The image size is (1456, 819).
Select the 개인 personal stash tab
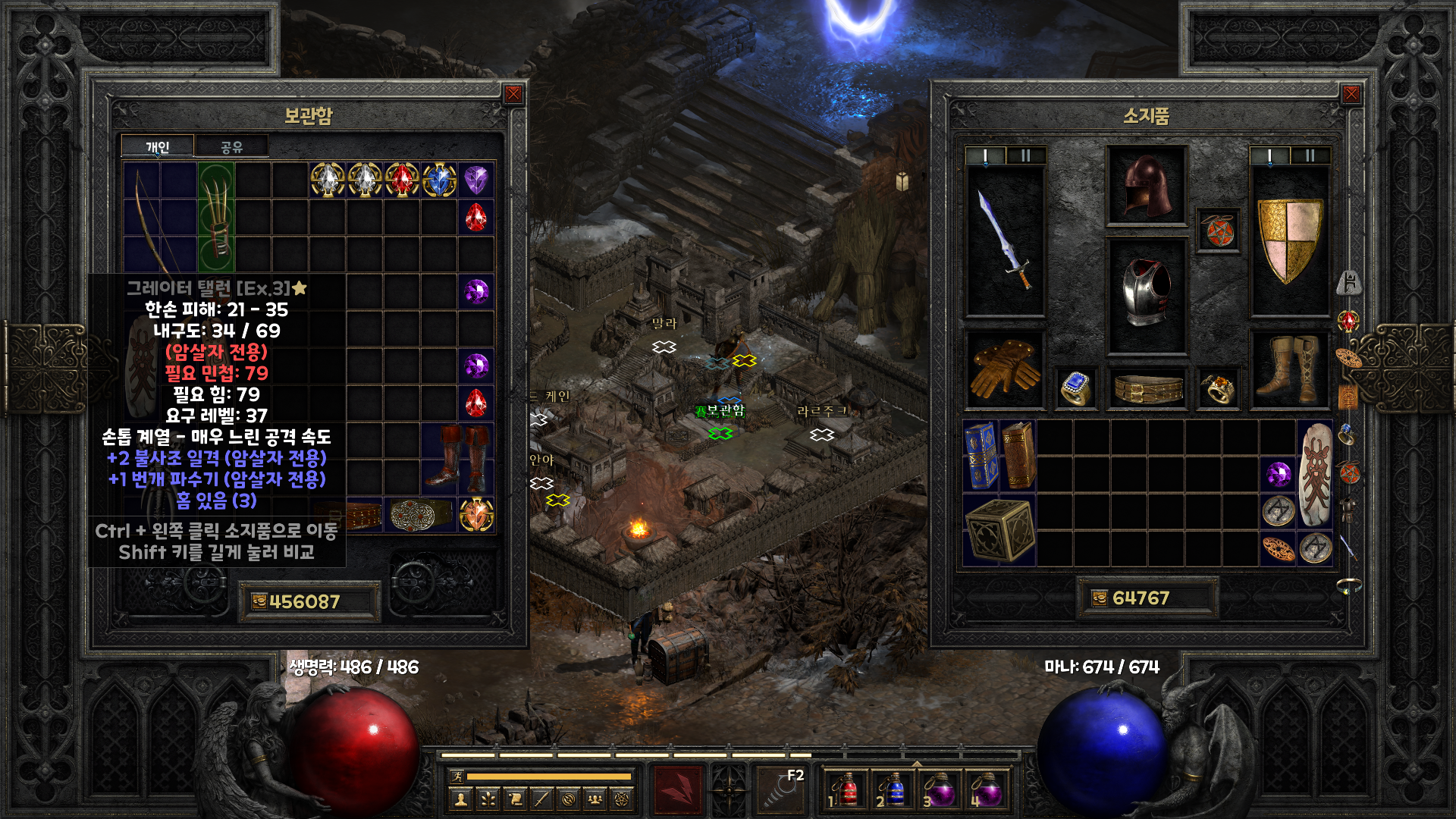tap(158, 146)
